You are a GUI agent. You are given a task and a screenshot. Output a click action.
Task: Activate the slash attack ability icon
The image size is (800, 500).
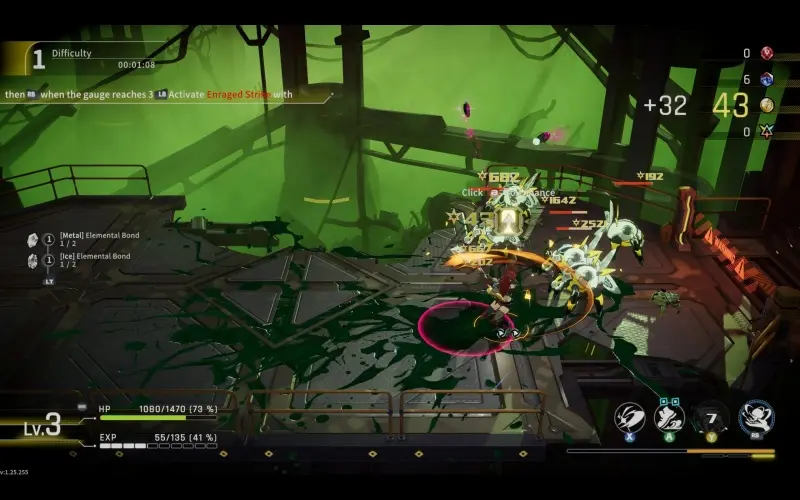pyautogui.click(x=628, y=416)
